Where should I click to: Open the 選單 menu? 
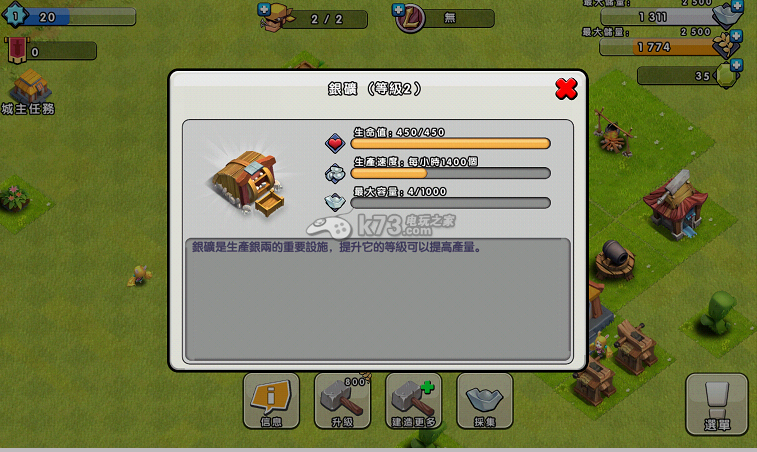(716, 403)
